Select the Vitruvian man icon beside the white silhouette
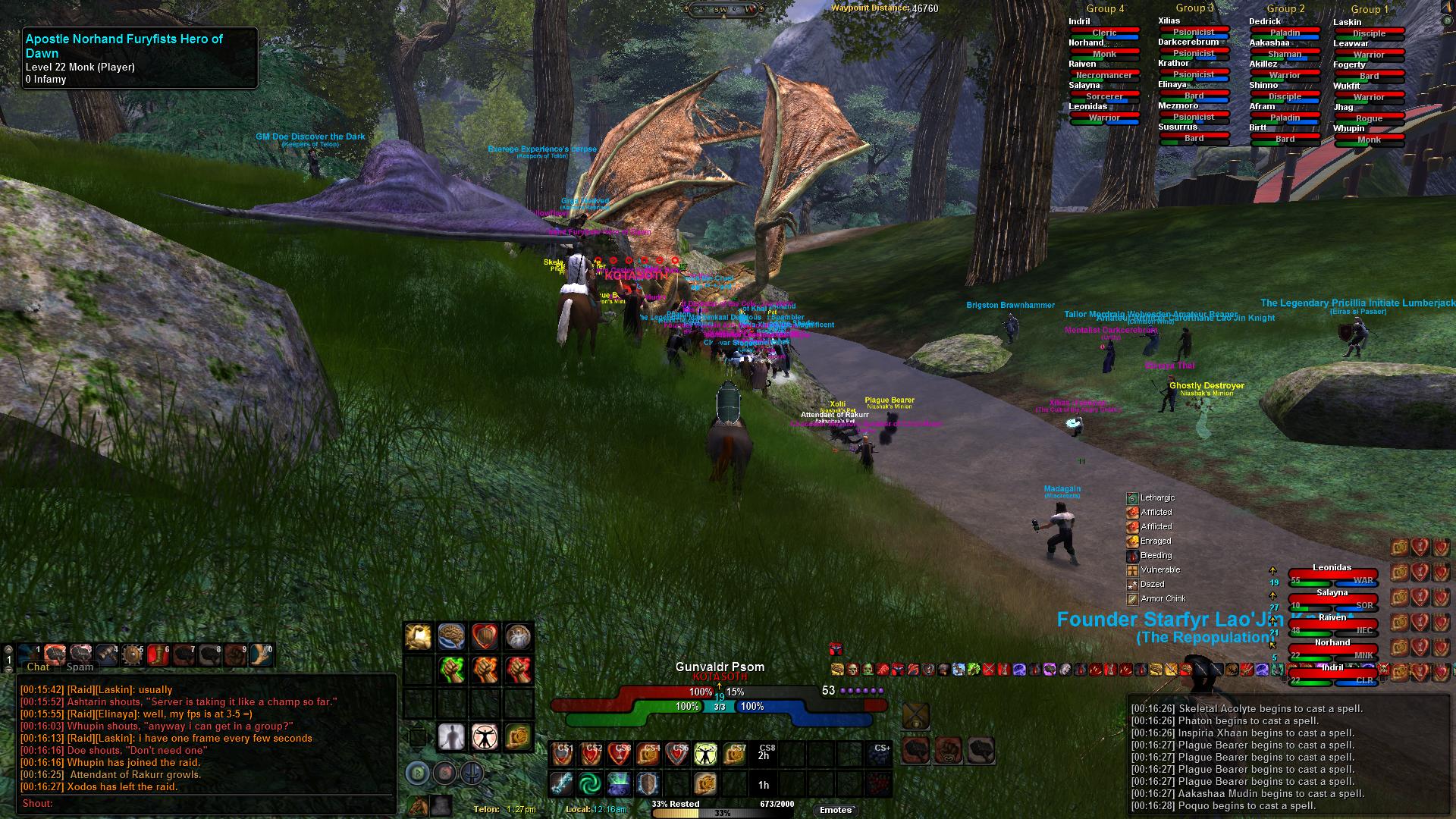 click(x=485, y=736)
